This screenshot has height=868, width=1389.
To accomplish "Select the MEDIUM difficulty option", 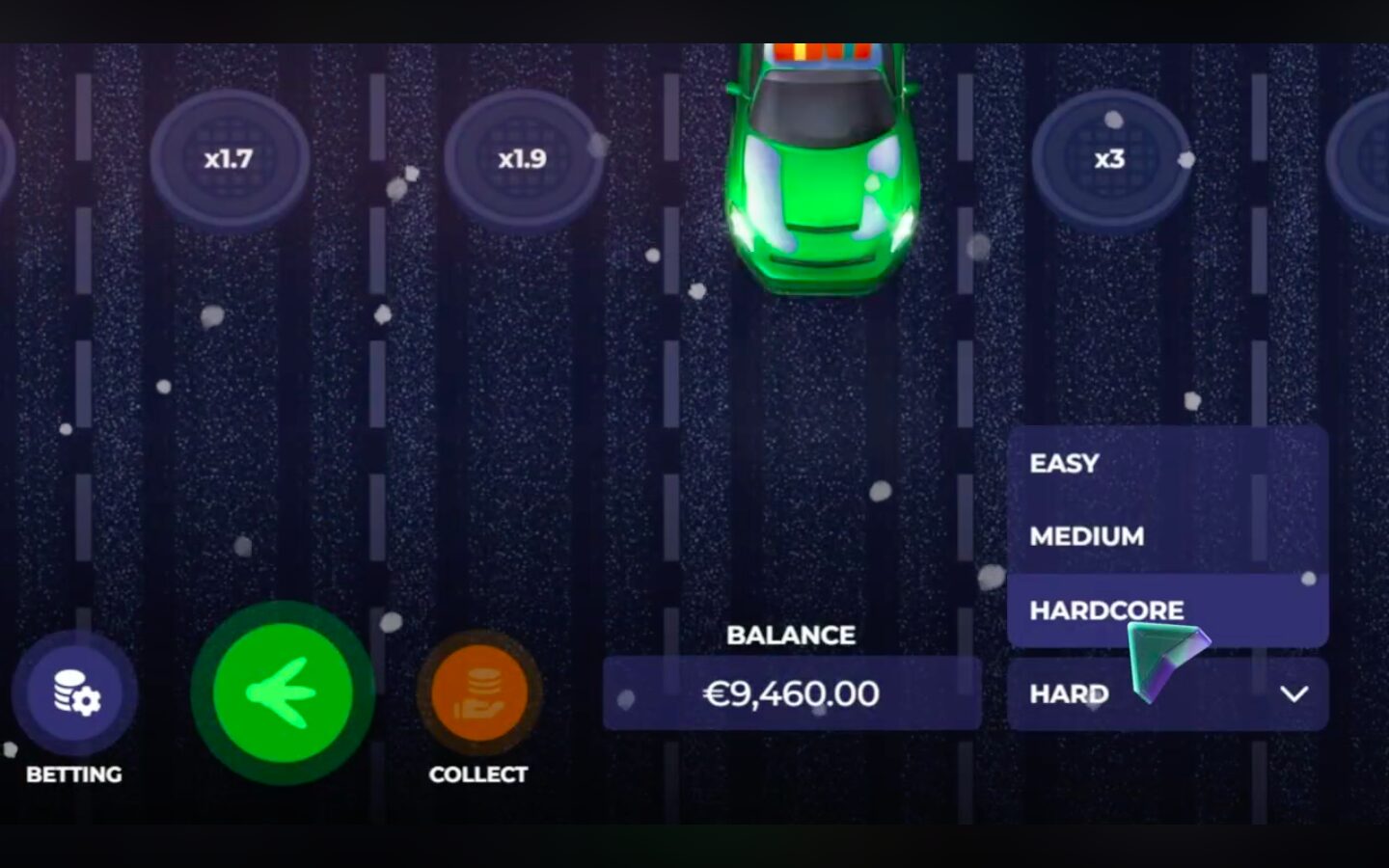I will pyautogui.click(x=1086, y=536).
